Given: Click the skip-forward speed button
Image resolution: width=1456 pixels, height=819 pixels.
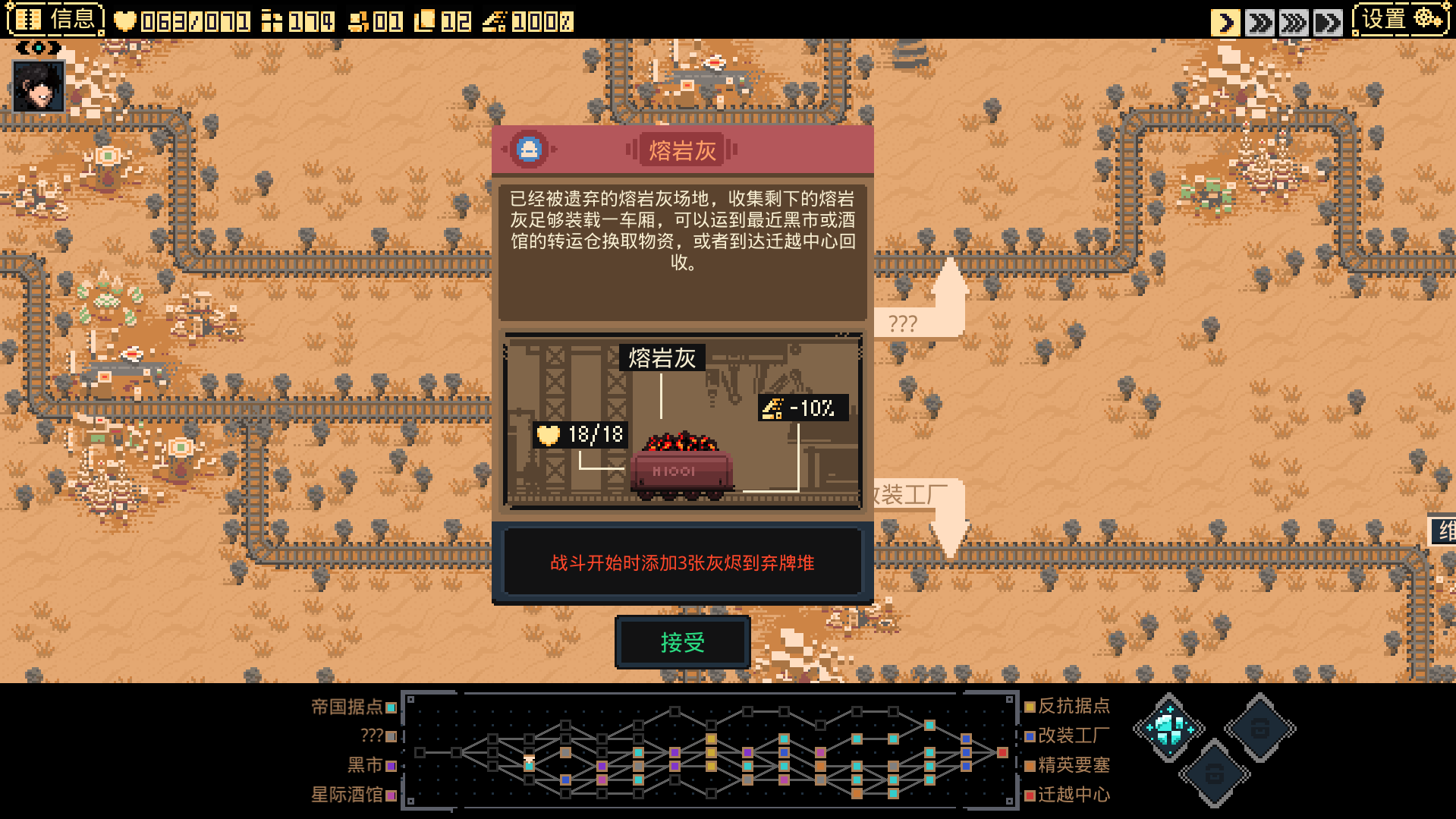Looking at the screenshot, I should tap(1328, 22).
